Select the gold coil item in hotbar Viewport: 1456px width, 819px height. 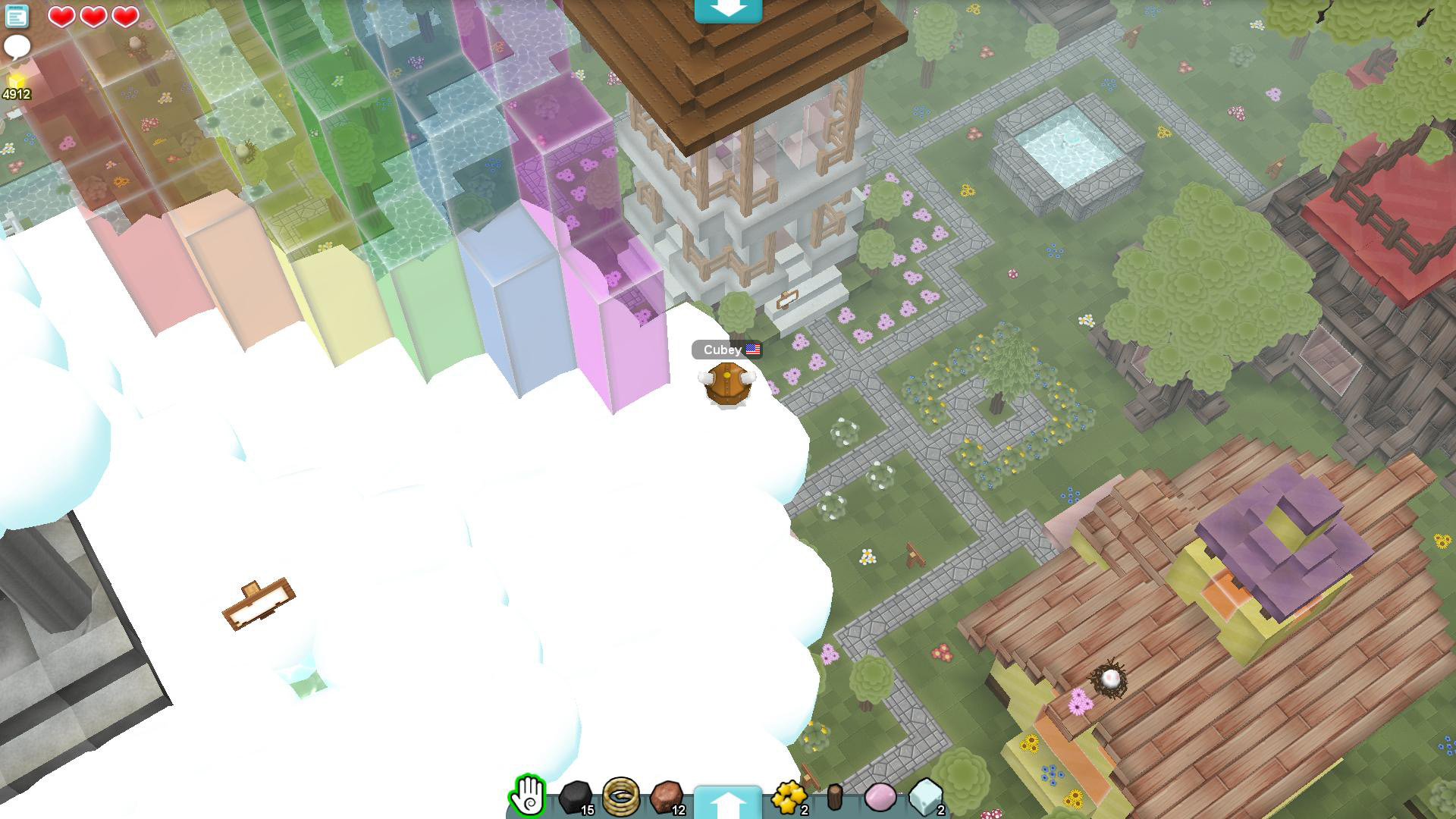[x=622, y=799]
